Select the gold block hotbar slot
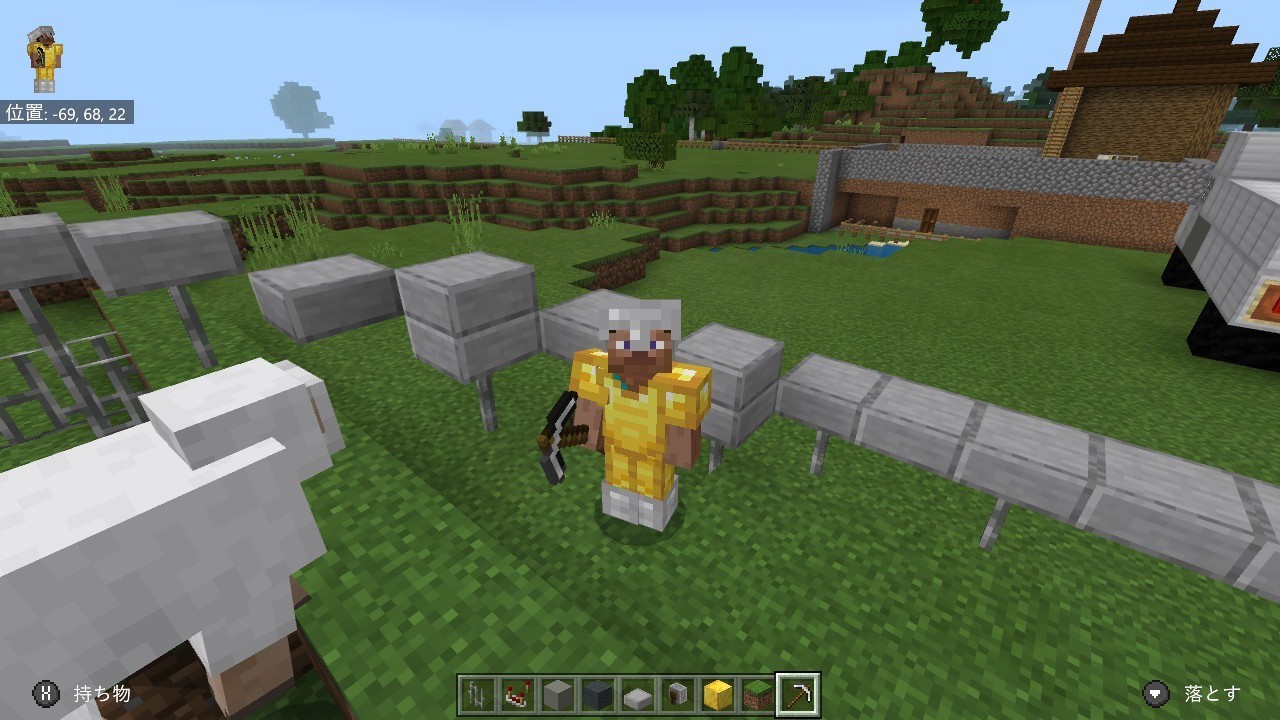 click(x=718, y=694)
